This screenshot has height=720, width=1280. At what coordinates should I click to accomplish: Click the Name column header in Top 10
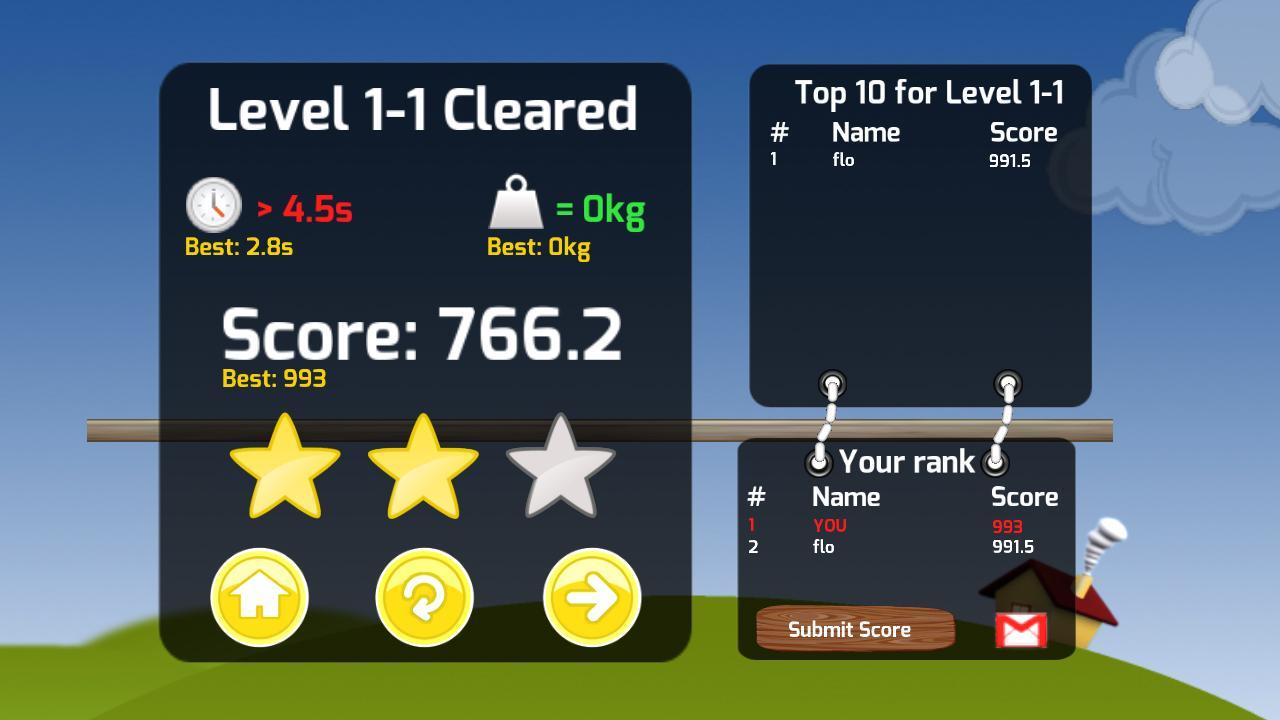[x=865, y=132]
